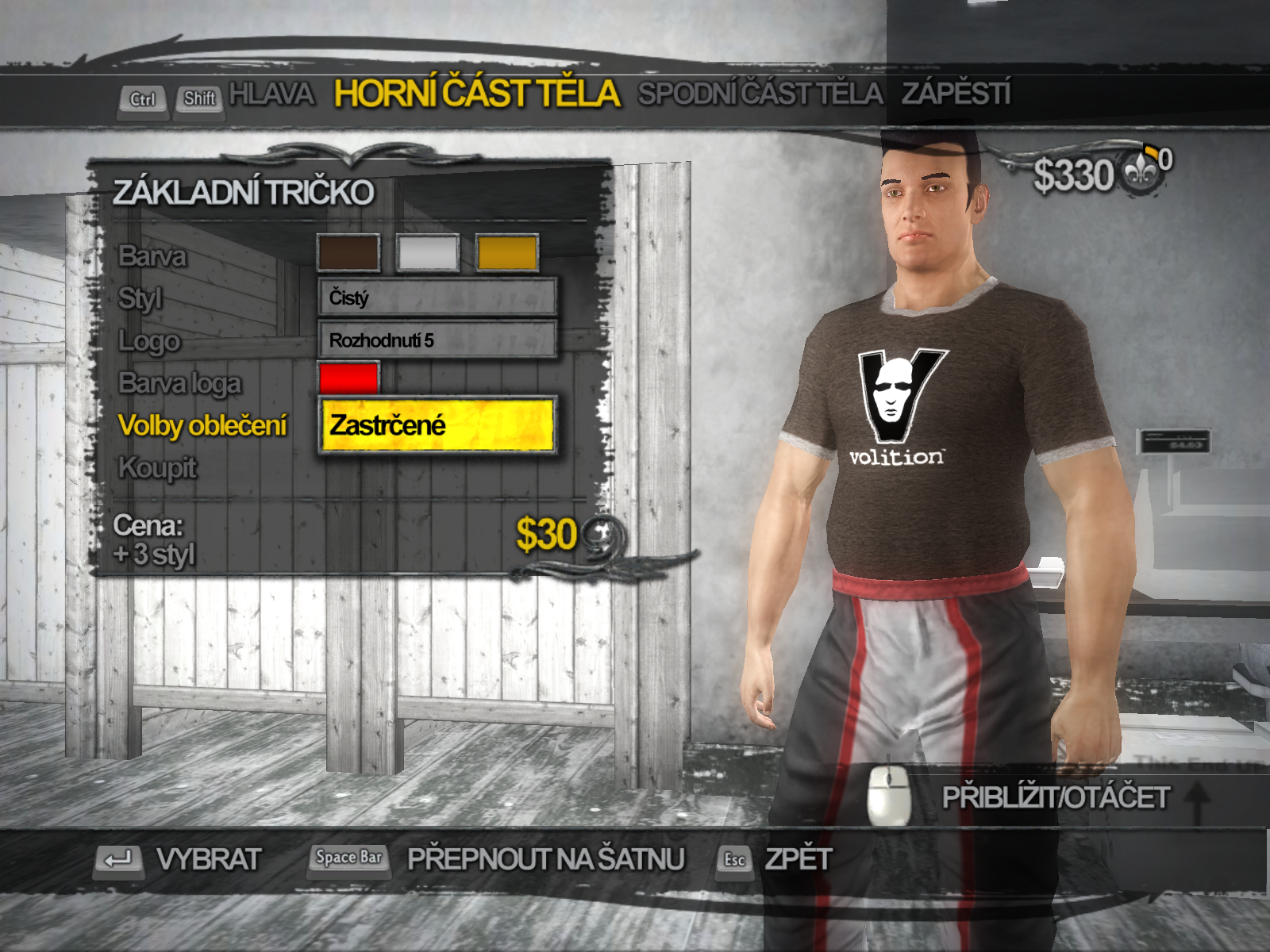1270x952 pixels.
Task: Confirm with the VYBRAT button
Action: [208, 859]
